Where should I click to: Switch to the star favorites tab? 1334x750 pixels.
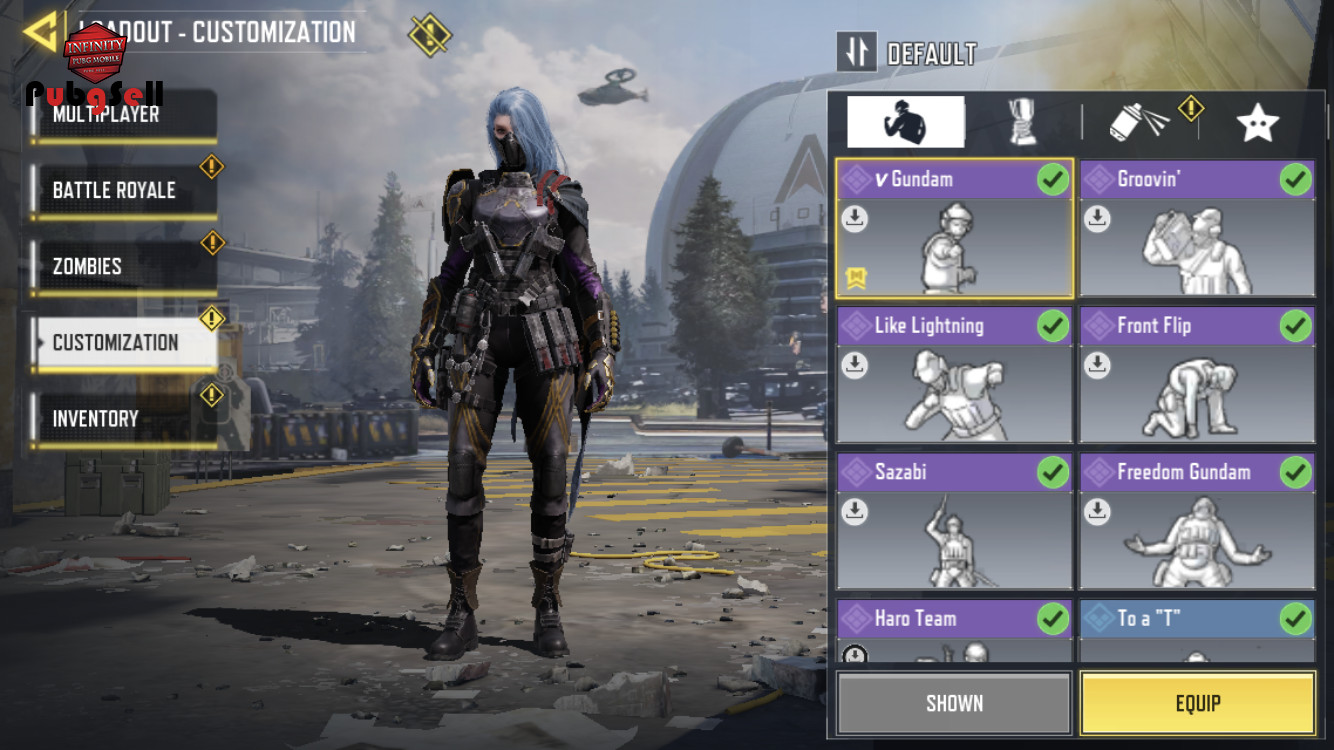[x=1257, y=122]
